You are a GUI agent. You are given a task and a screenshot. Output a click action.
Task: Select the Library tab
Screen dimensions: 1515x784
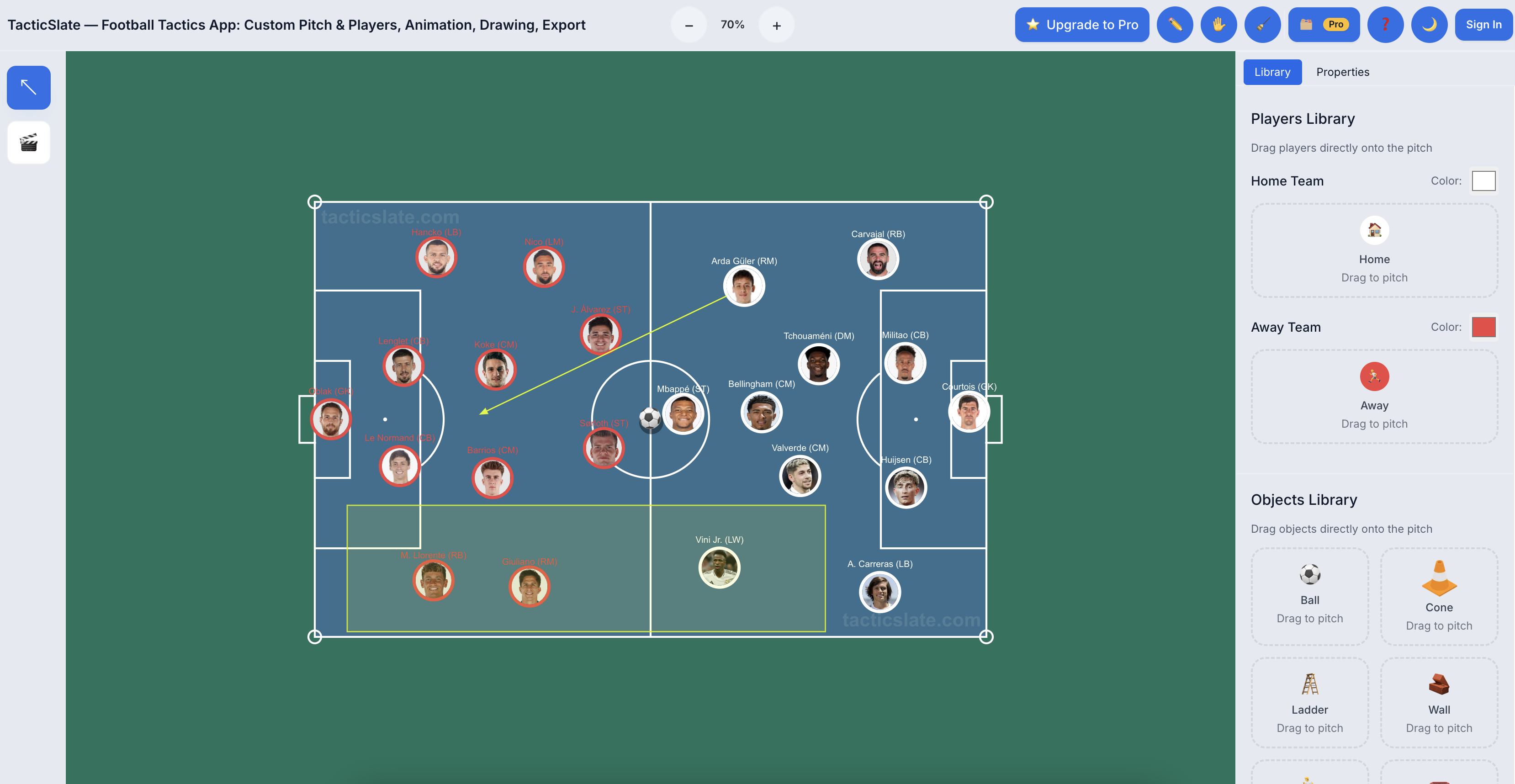(1272, 71)
